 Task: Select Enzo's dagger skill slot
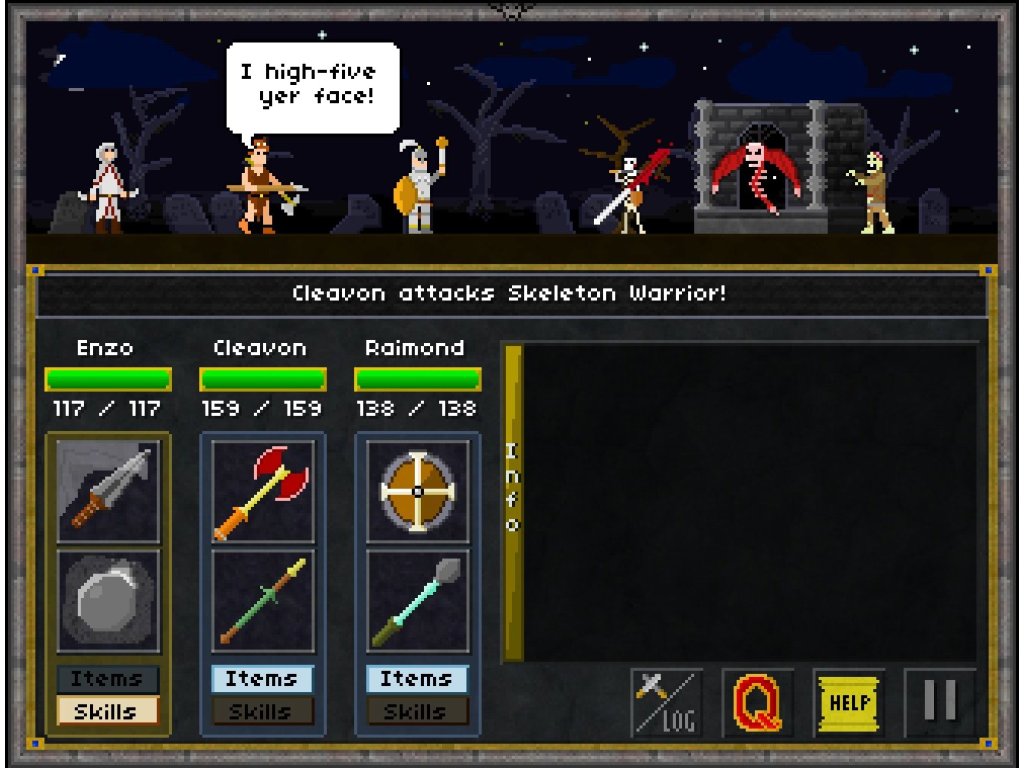coord(108,491)
